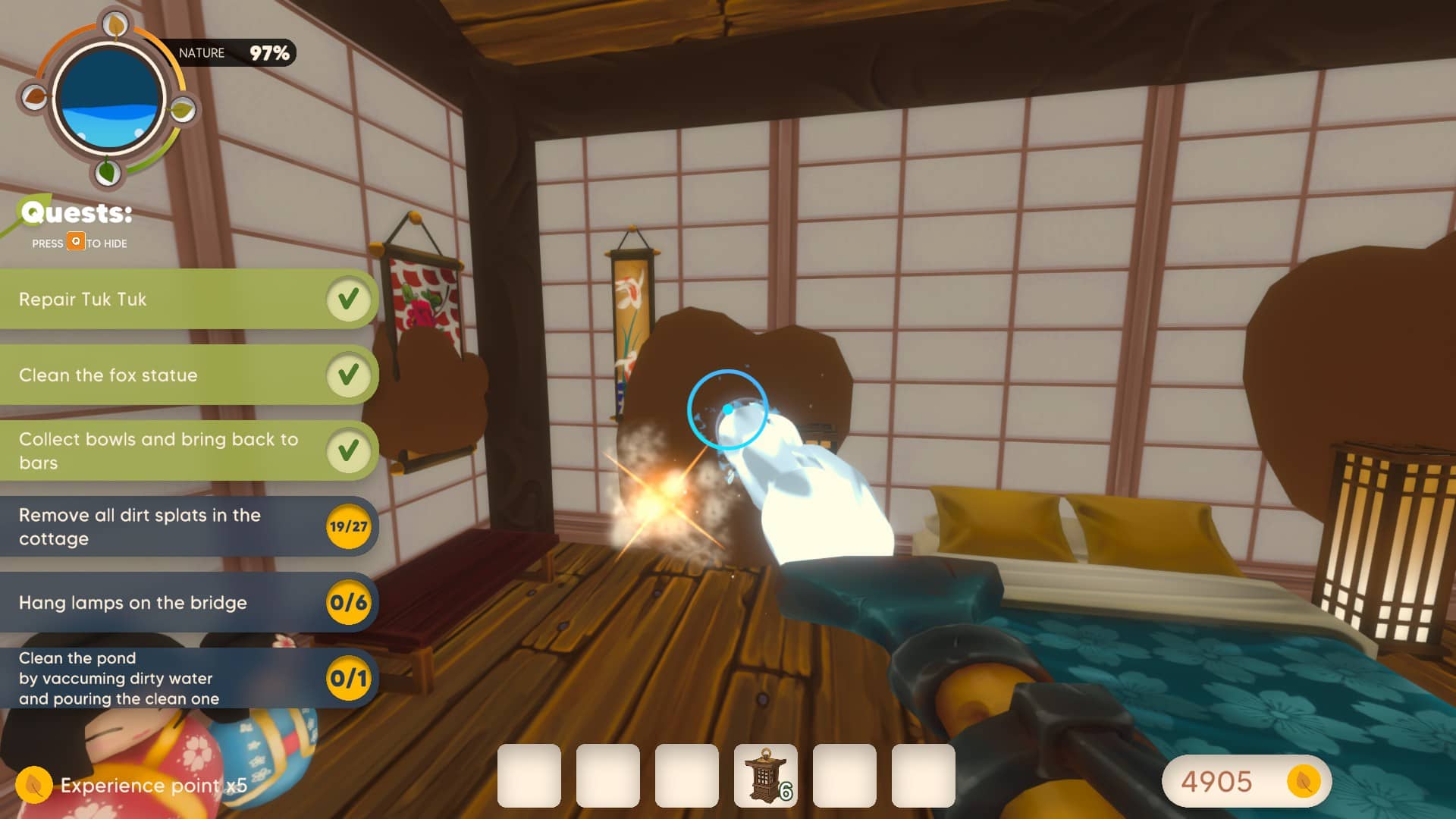The width and height of the screenshot is (1456, 819).
Task: Click the circular water tank gauge
Action: (108, 99)
